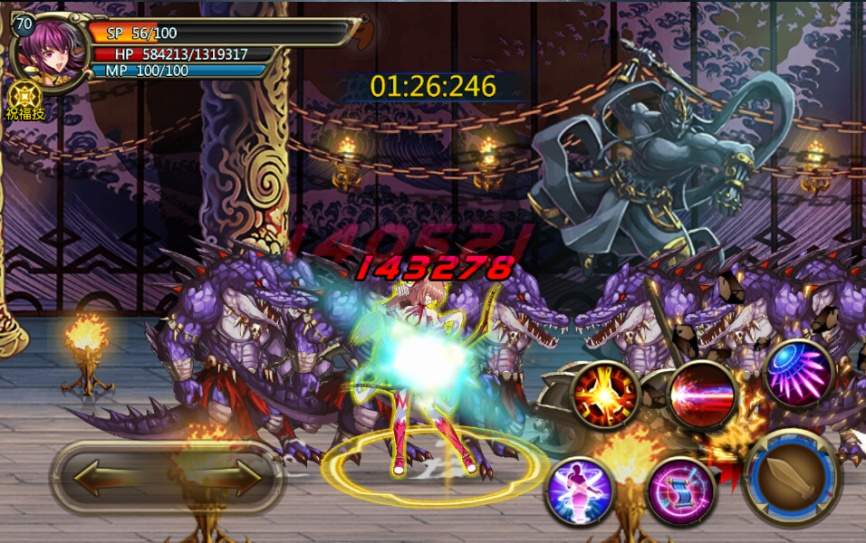
Task: Tap the sword basic attack button
Action: point(792,478)
